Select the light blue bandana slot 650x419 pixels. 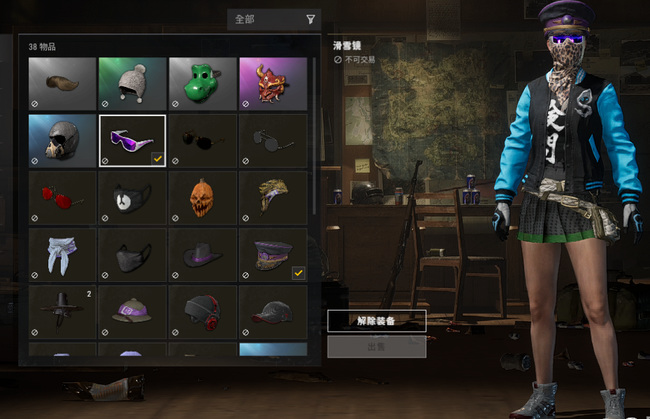coord(62,255)
